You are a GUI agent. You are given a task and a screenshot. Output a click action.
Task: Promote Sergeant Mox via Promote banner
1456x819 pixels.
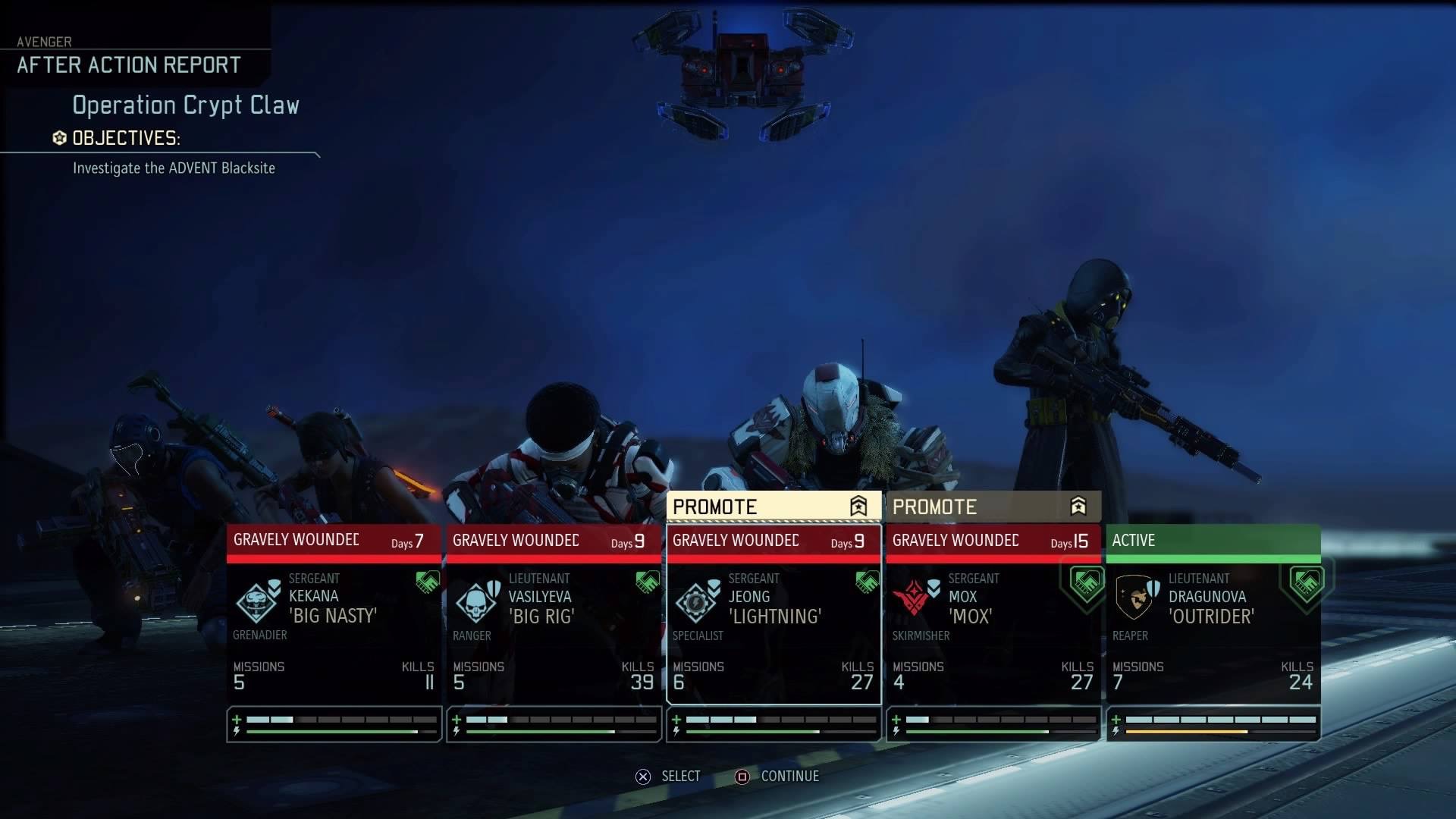(x=993, y=507)
